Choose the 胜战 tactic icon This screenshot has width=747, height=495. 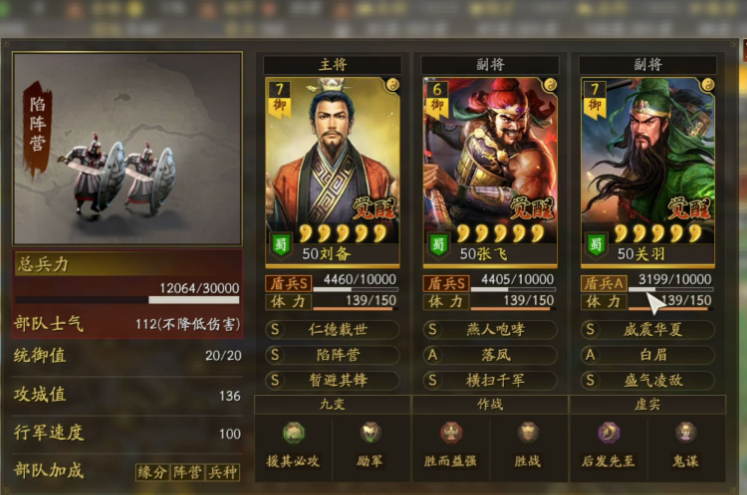528,433
